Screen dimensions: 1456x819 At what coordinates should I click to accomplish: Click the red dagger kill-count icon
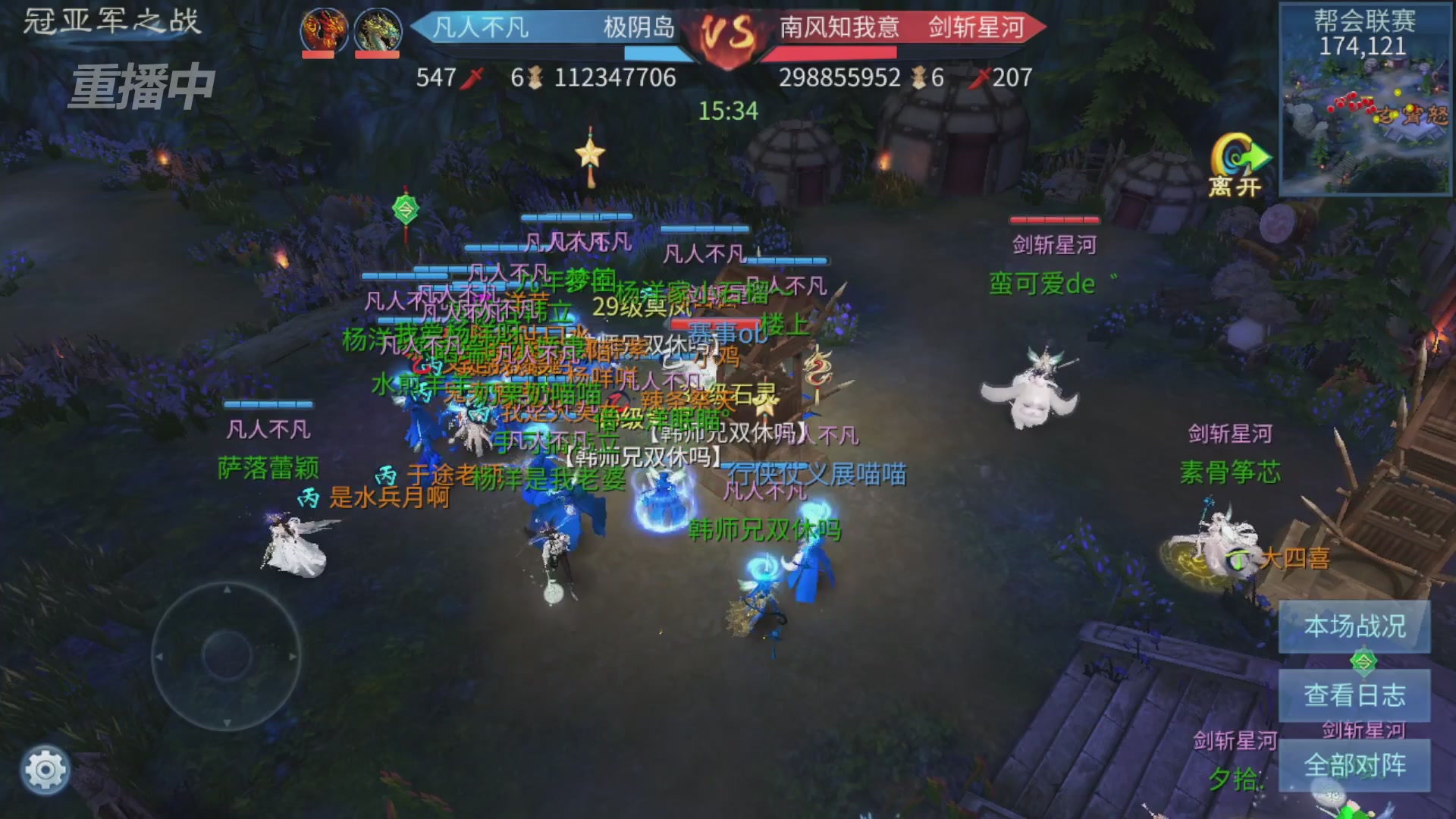472,77
